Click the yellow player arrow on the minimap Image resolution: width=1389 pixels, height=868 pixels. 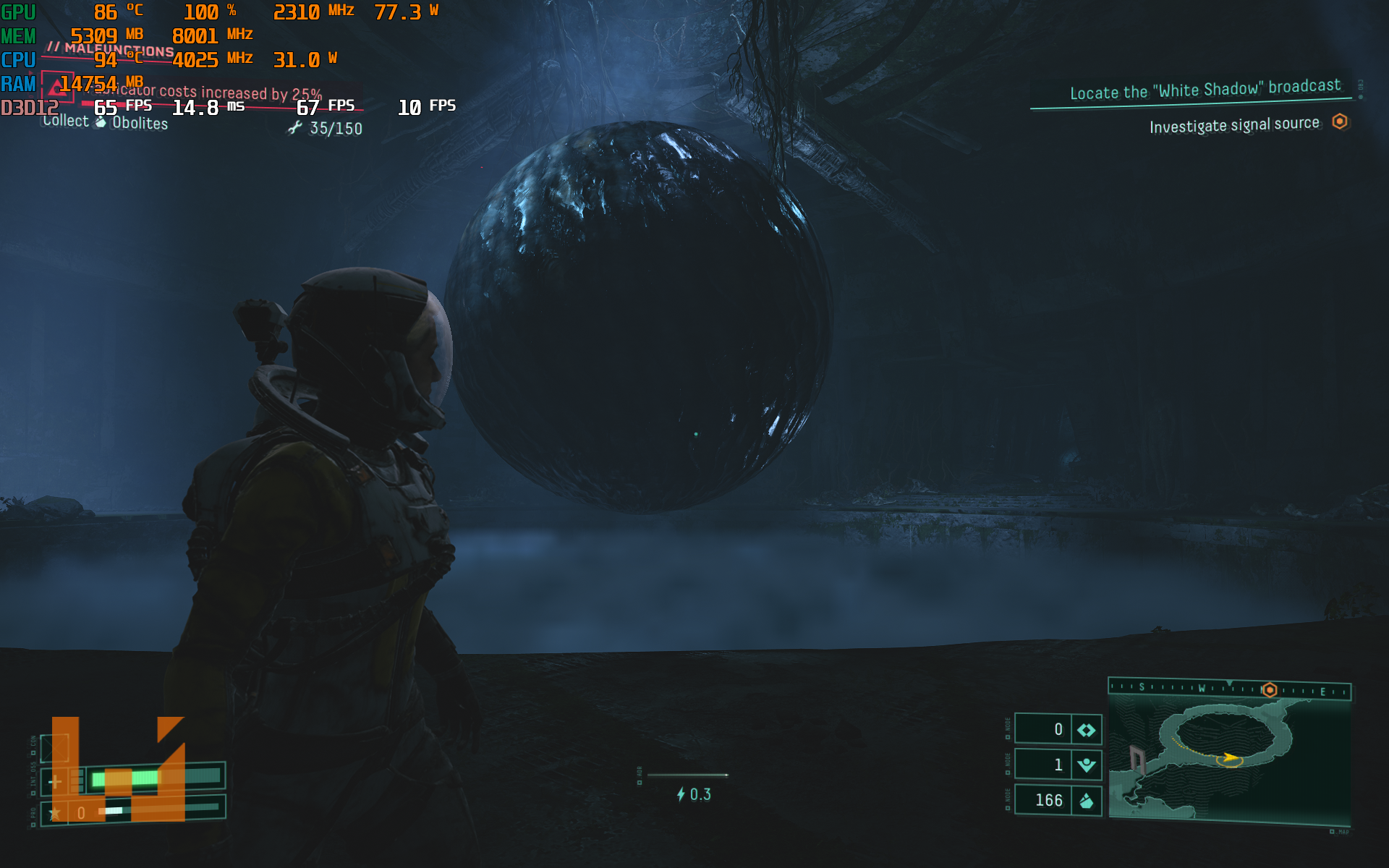click(1228, 758)
